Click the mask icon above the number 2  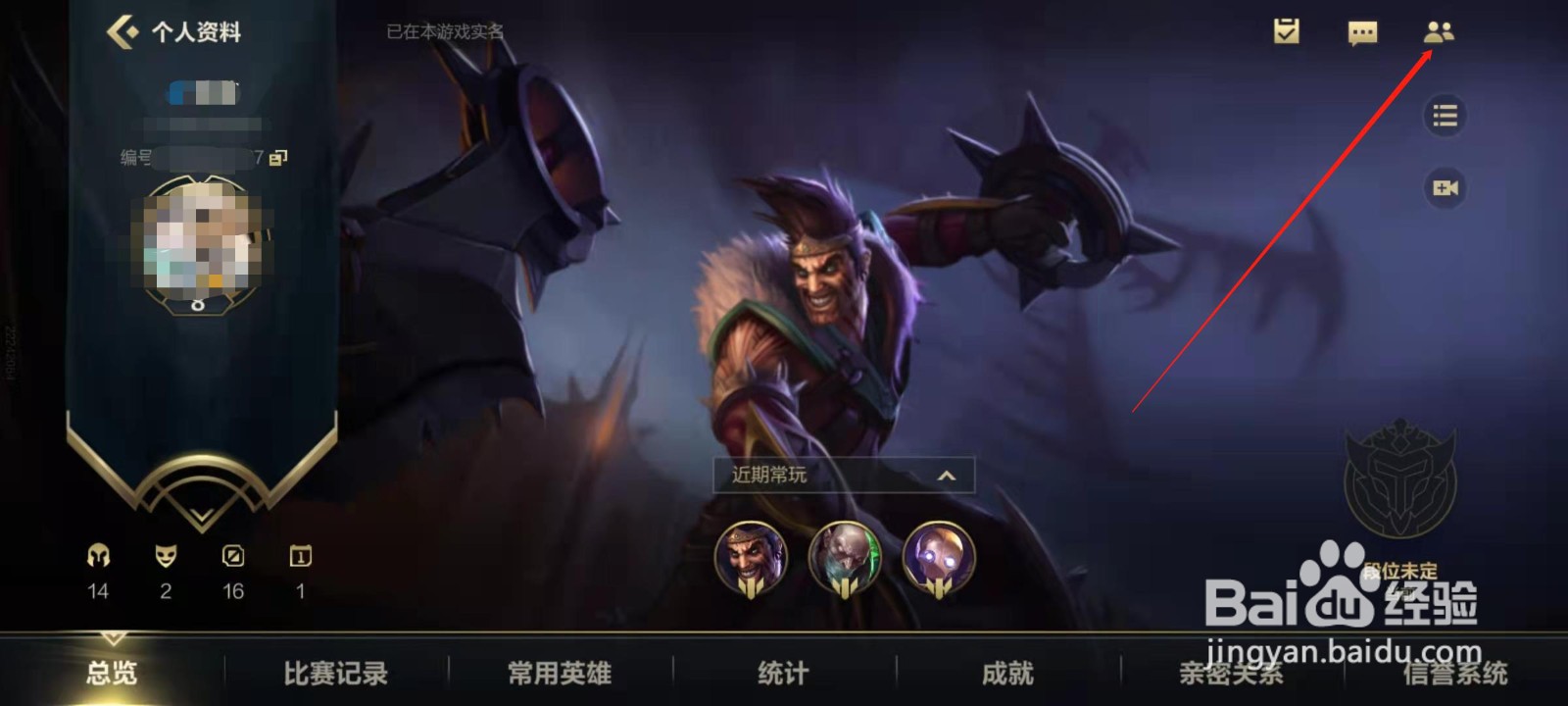click(165, 556)
